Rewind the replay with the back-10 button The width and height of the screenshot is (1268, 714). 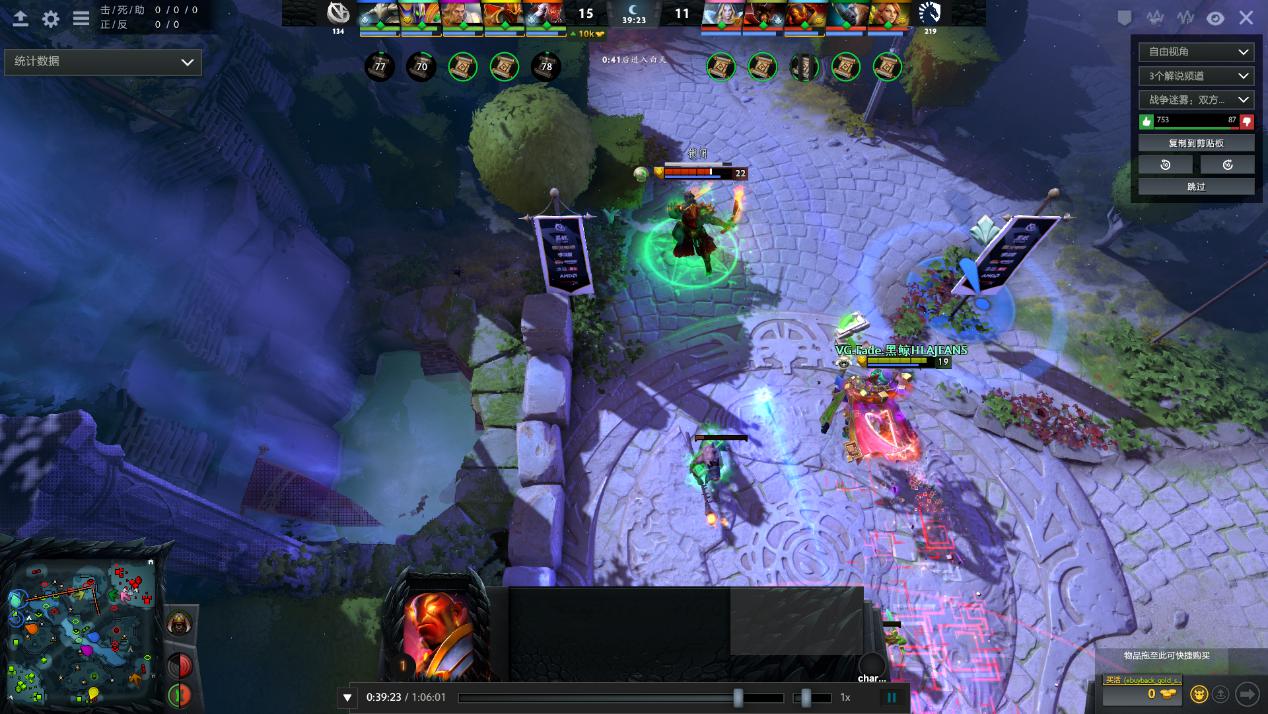point(1166,165)
